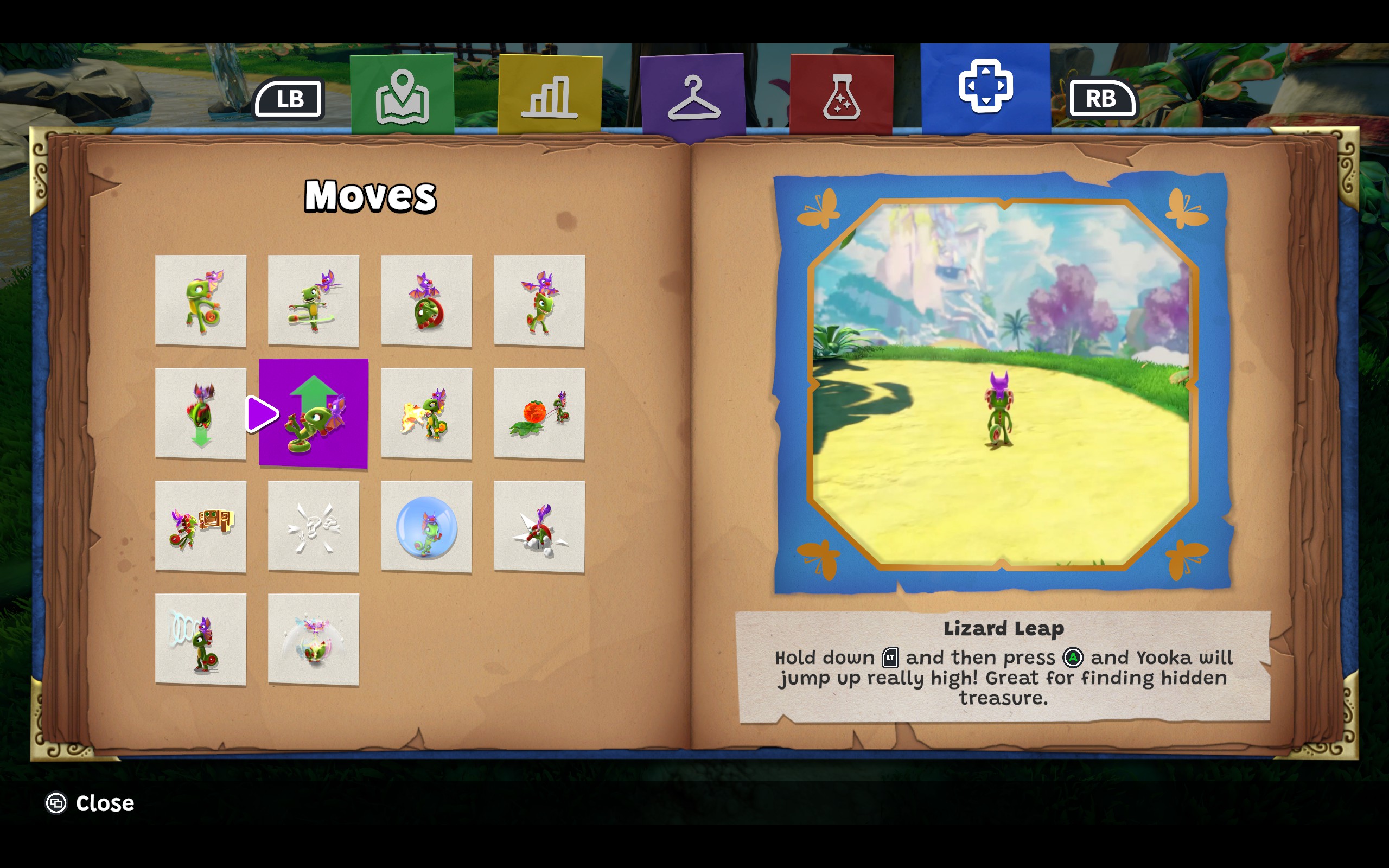Select the blue bubble move tile
The height and width of the screenshot is (868, 1389).
click(x=426, y=526)
